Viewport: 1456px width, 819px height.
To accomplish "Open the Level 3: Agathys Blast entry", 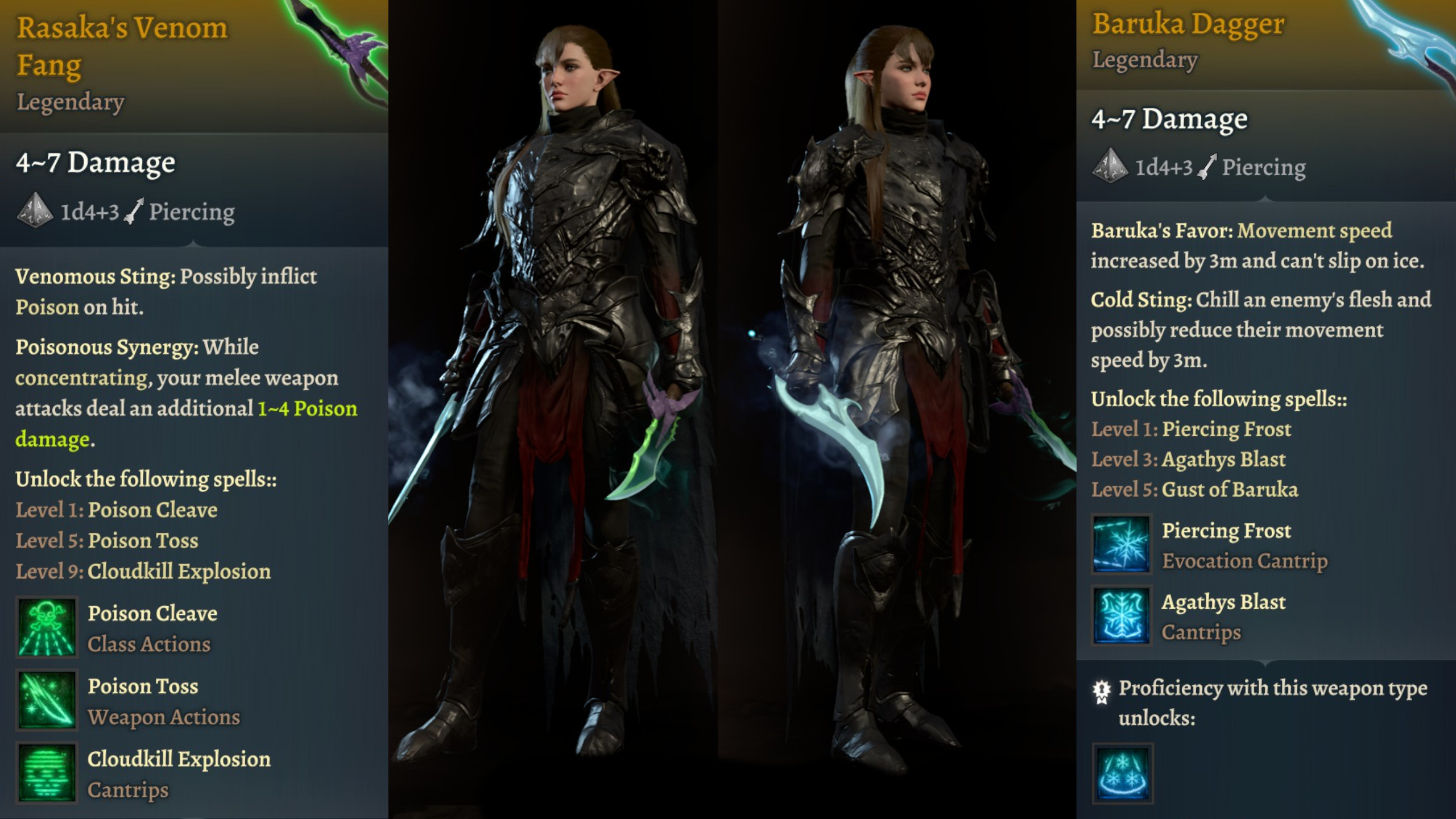I will coord(1189,459).
